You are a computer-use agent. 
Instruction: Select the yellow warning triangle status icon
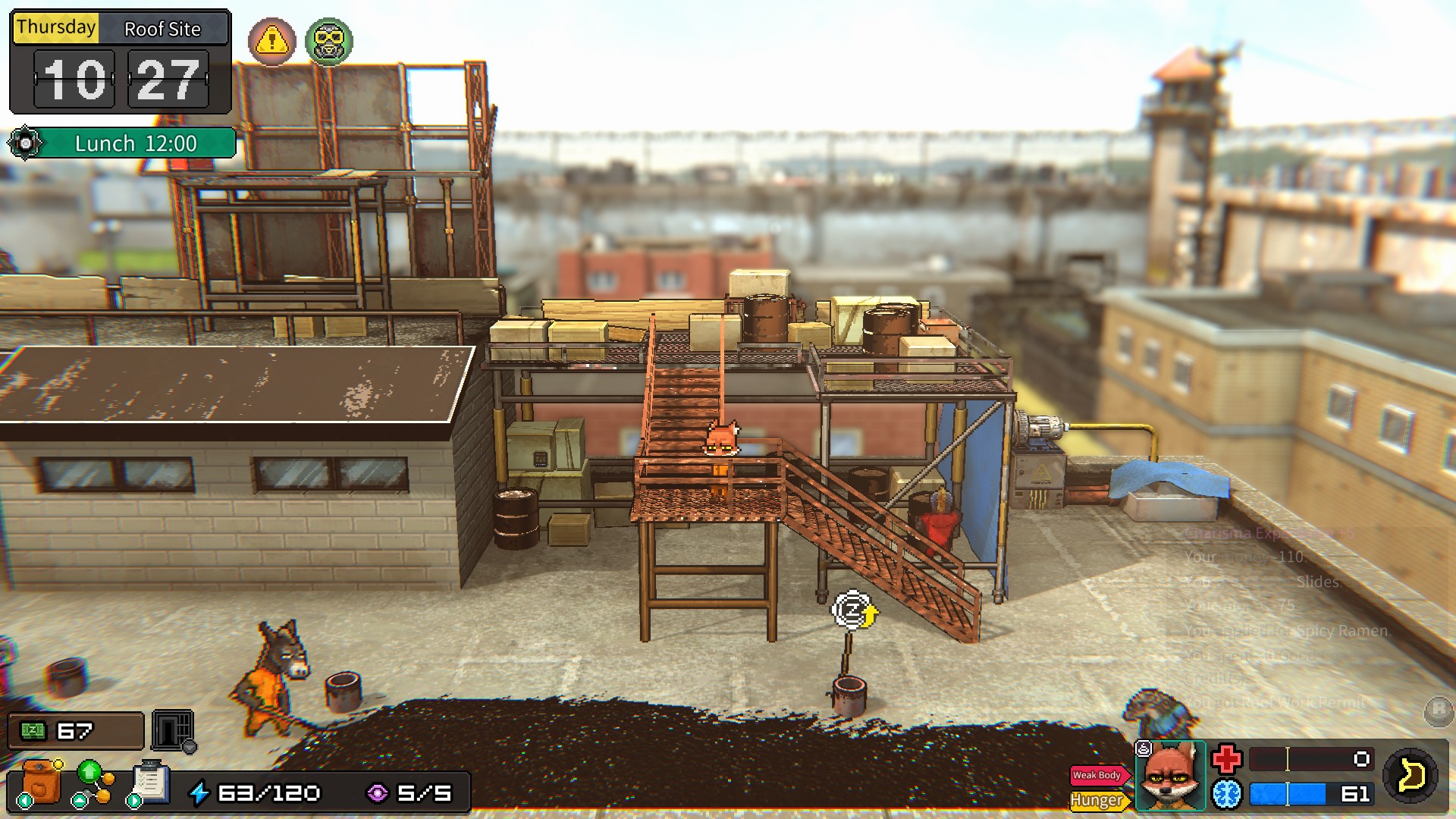(x=271, y=41)
